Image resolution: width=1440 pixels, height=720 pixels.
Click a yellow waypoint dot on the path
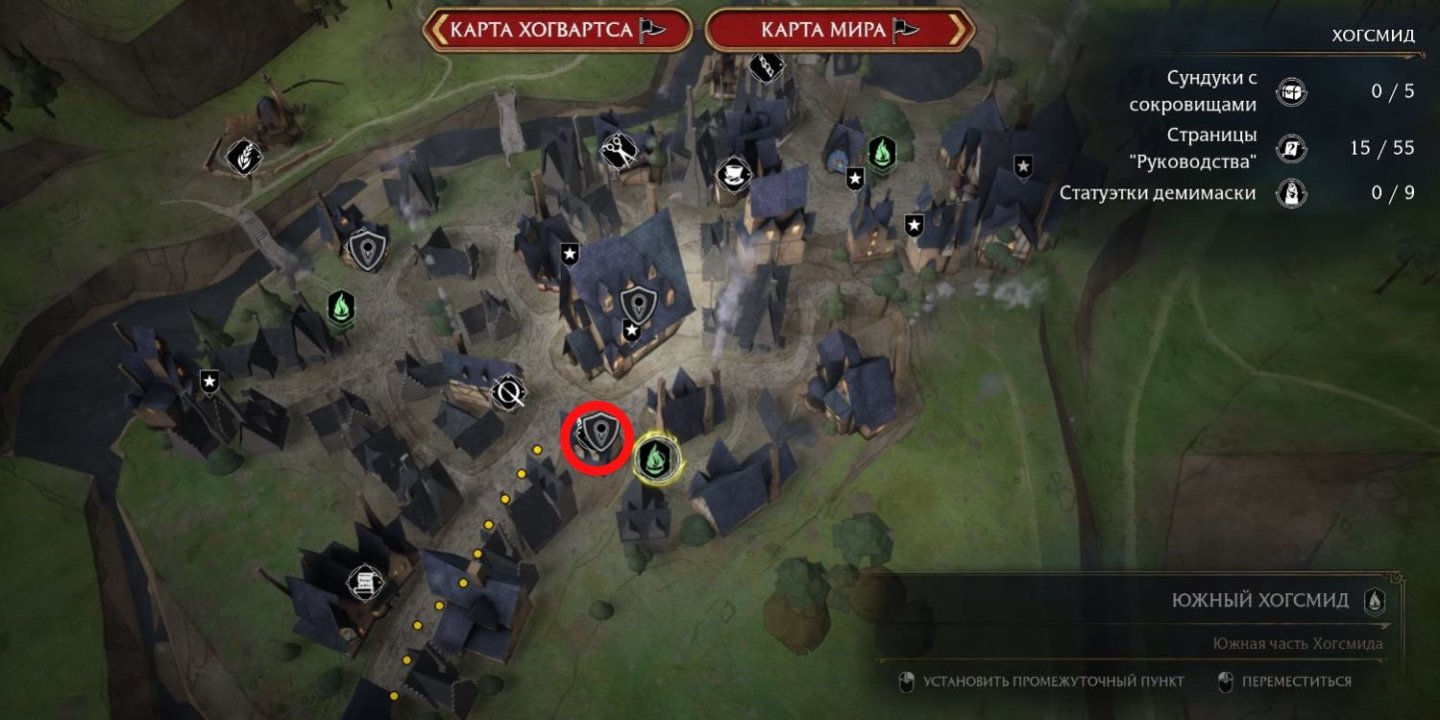(490, 524)
